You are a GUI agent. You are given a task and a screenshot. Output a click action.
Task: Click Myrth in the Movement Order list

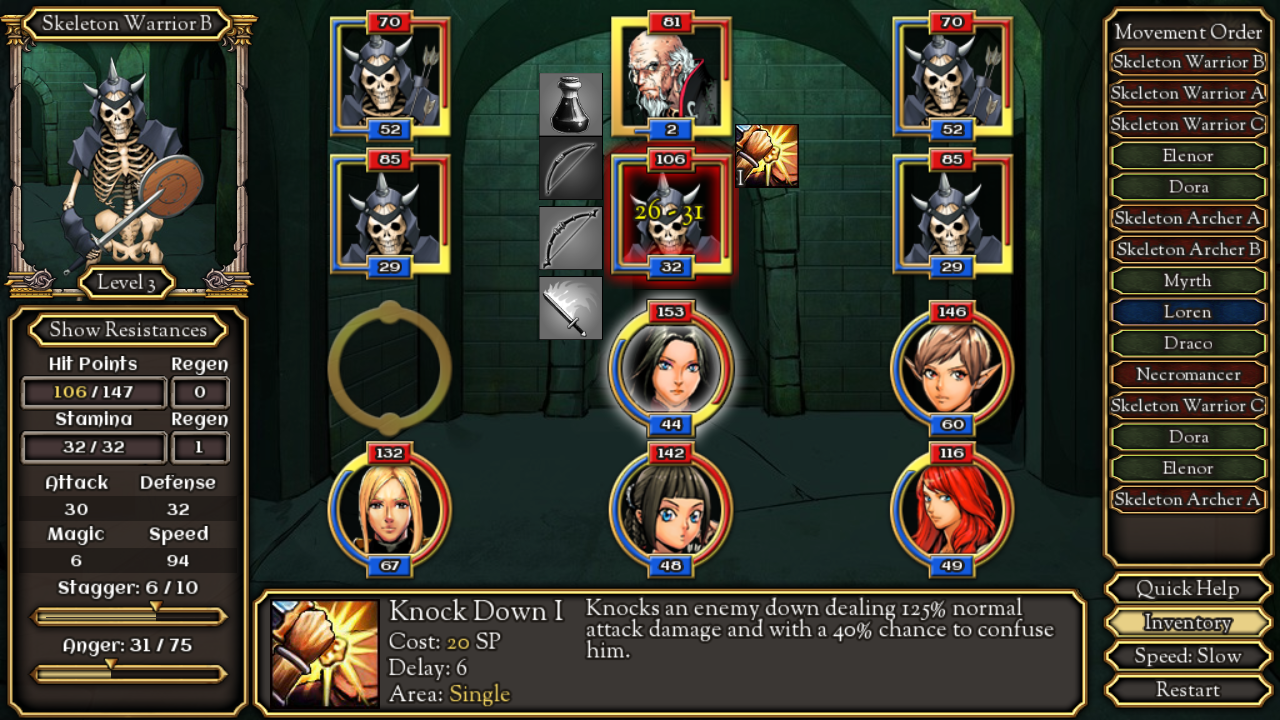coord(1187,281)
